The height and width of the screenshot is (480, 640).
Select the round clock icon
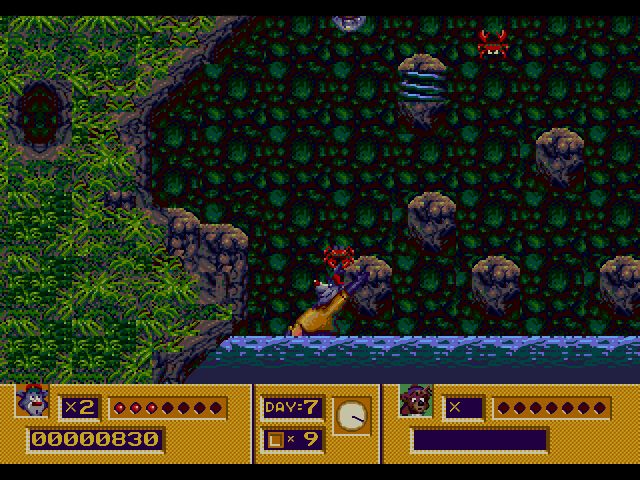tap(351, 415)
